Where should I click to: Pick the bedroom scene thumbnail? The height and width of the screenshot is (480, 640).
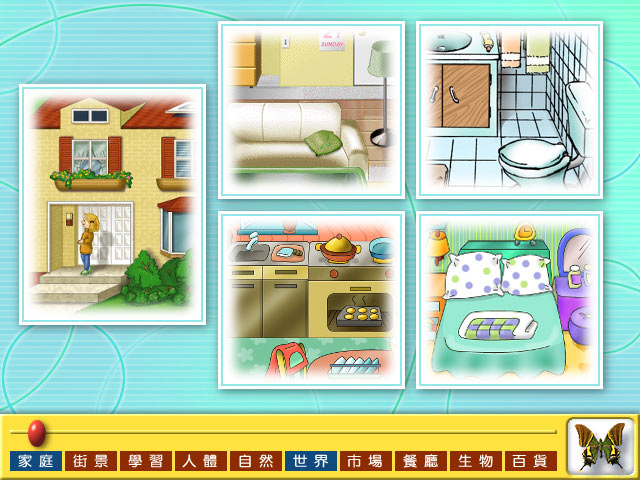click(x=509, y=300)
